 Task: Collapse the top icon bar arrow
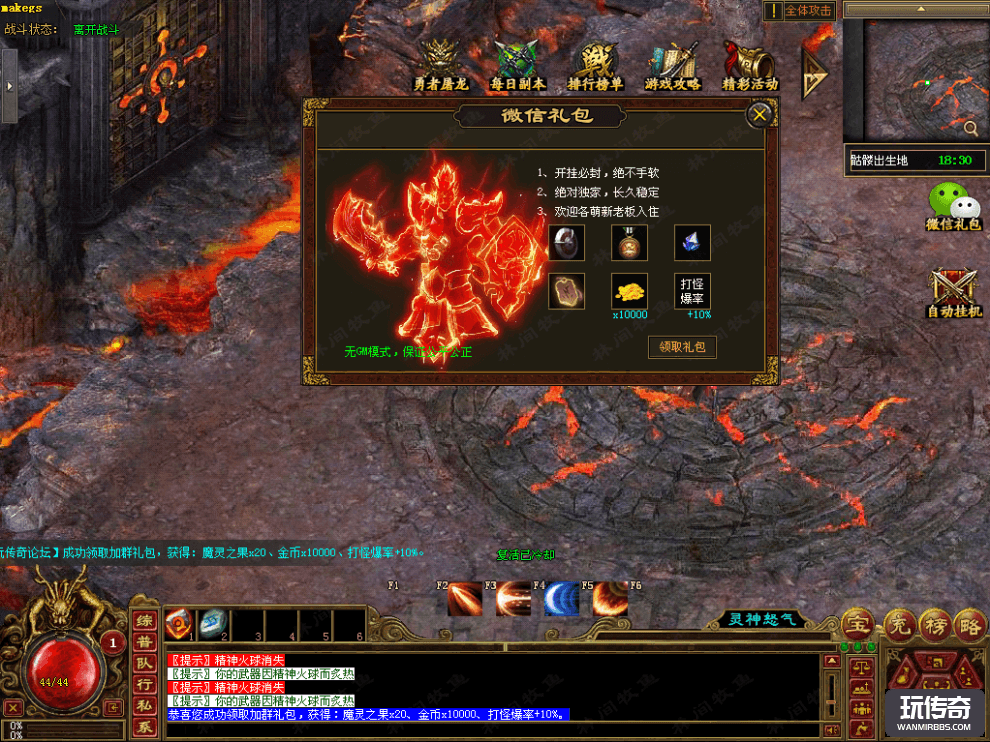click(x=814, y=70)
